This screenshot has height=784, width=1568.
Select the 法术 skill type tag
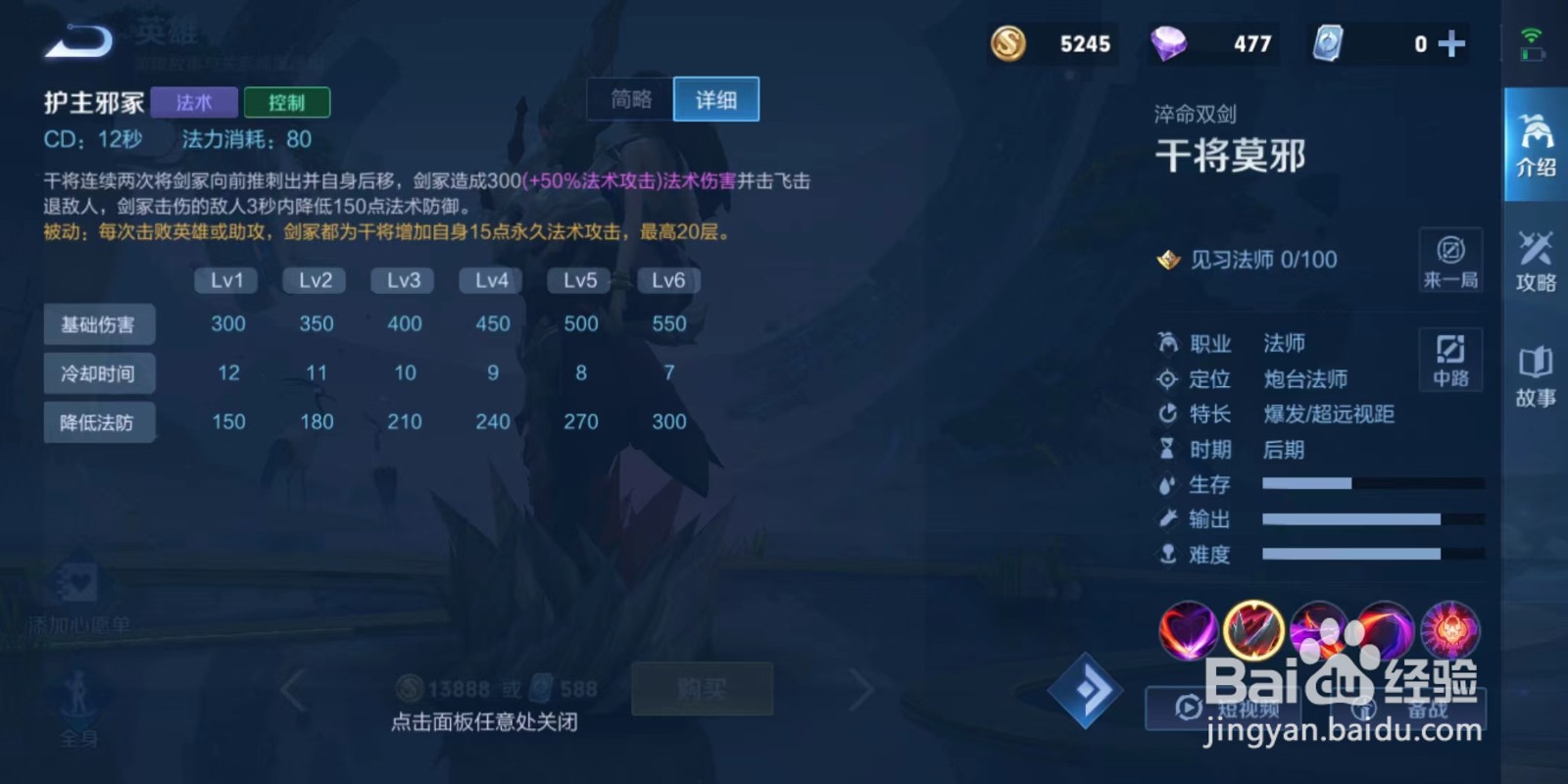click(193, 102)
